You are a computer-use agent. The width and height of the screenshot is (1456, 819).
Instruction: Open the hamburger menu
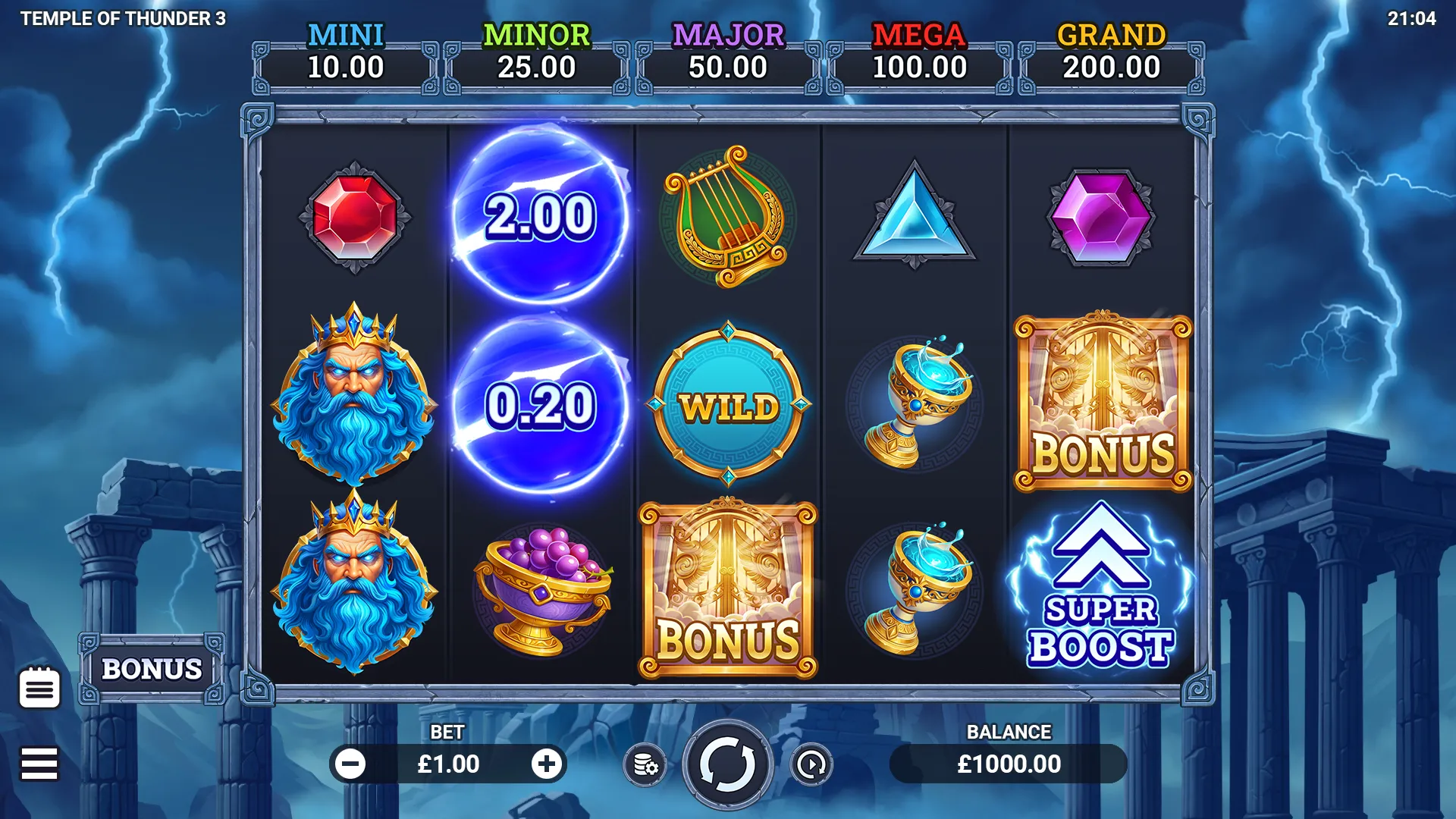click(39, 764)
